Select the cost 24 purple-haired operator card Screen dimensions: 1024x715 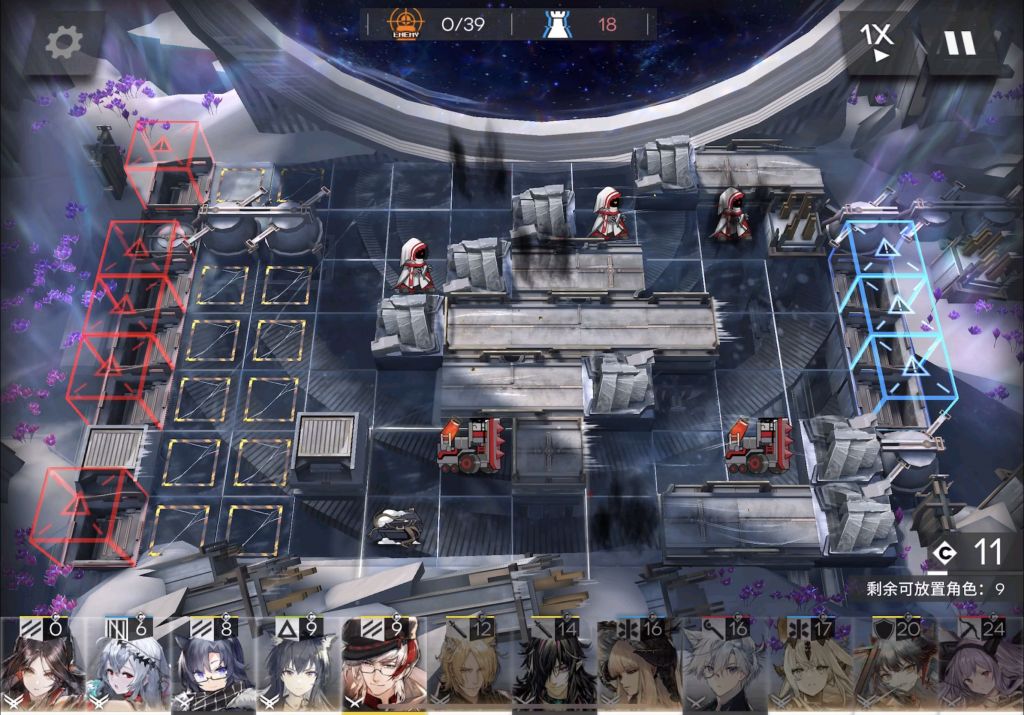click(980, 664)
